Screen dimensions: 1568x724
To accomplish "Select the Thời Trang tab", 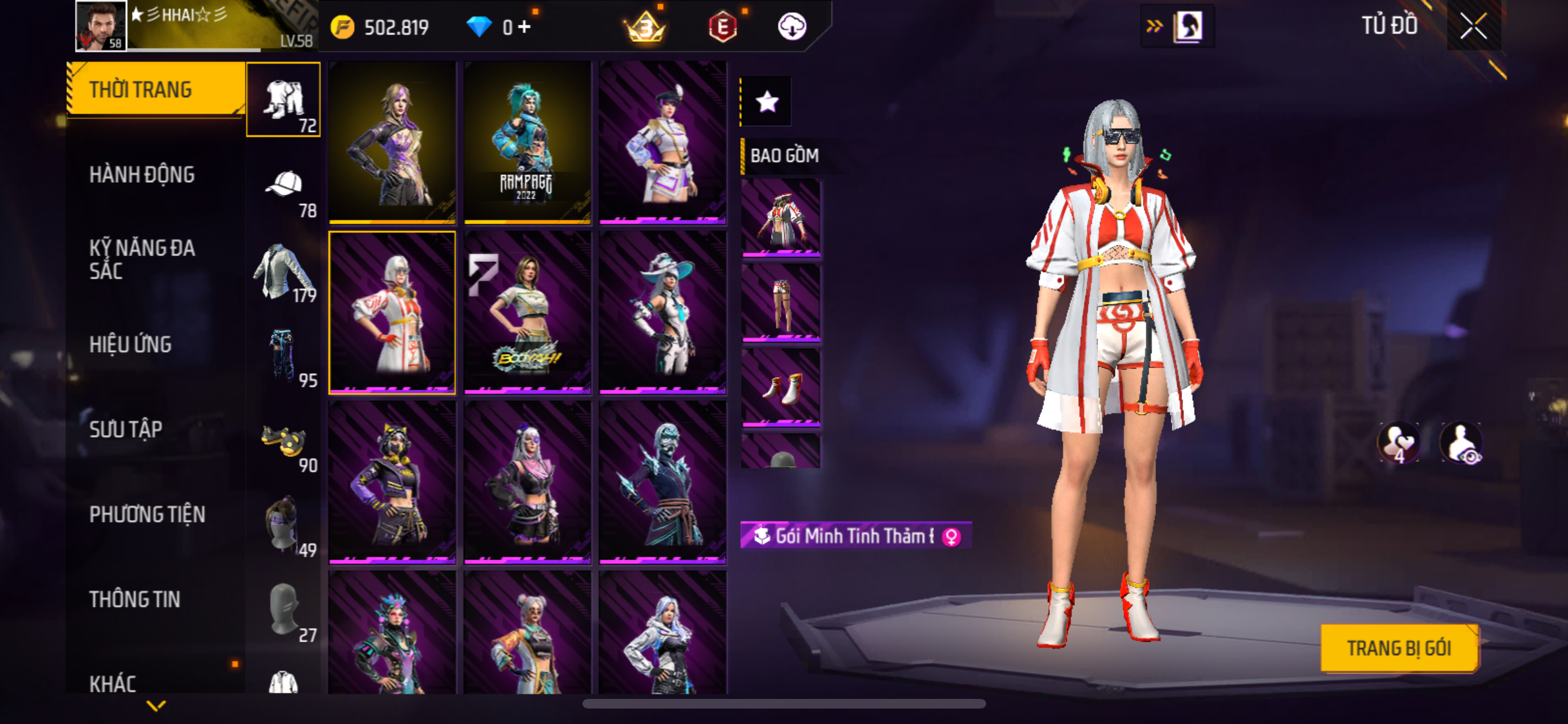I will click(141, 89).
